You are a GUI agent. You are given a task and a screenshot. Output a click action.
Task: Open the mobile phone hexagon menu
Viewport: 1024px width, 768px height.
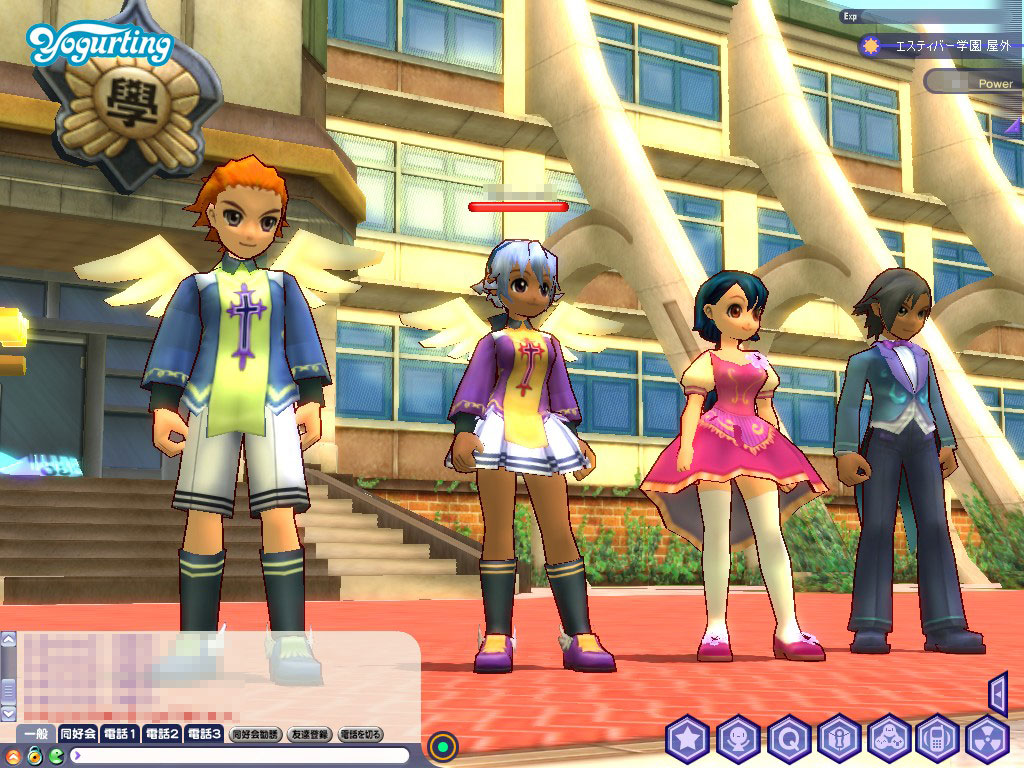[x=938, y=740]
